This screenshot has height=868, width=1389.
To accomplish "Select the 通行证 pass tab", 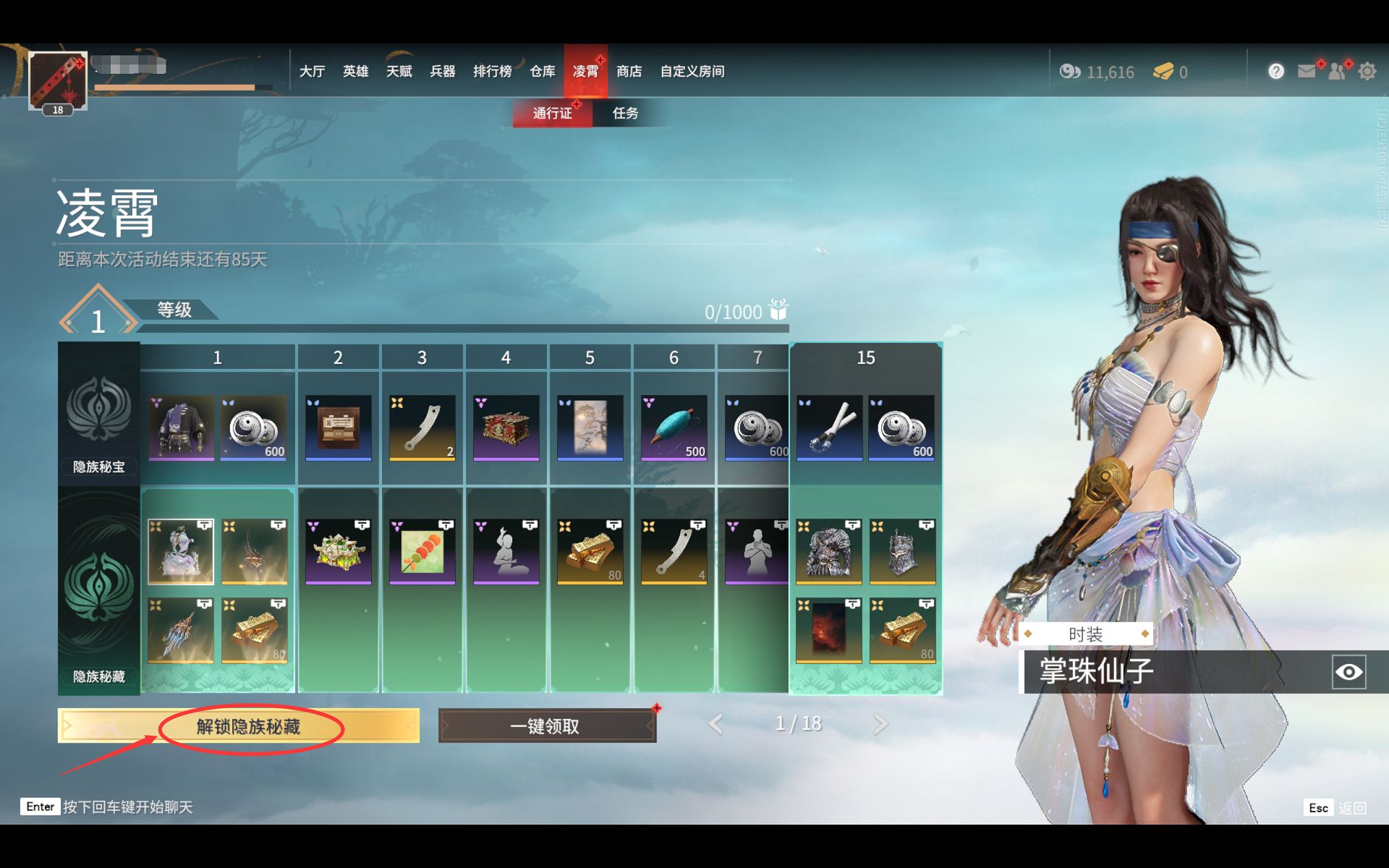I will click(552, 113).
